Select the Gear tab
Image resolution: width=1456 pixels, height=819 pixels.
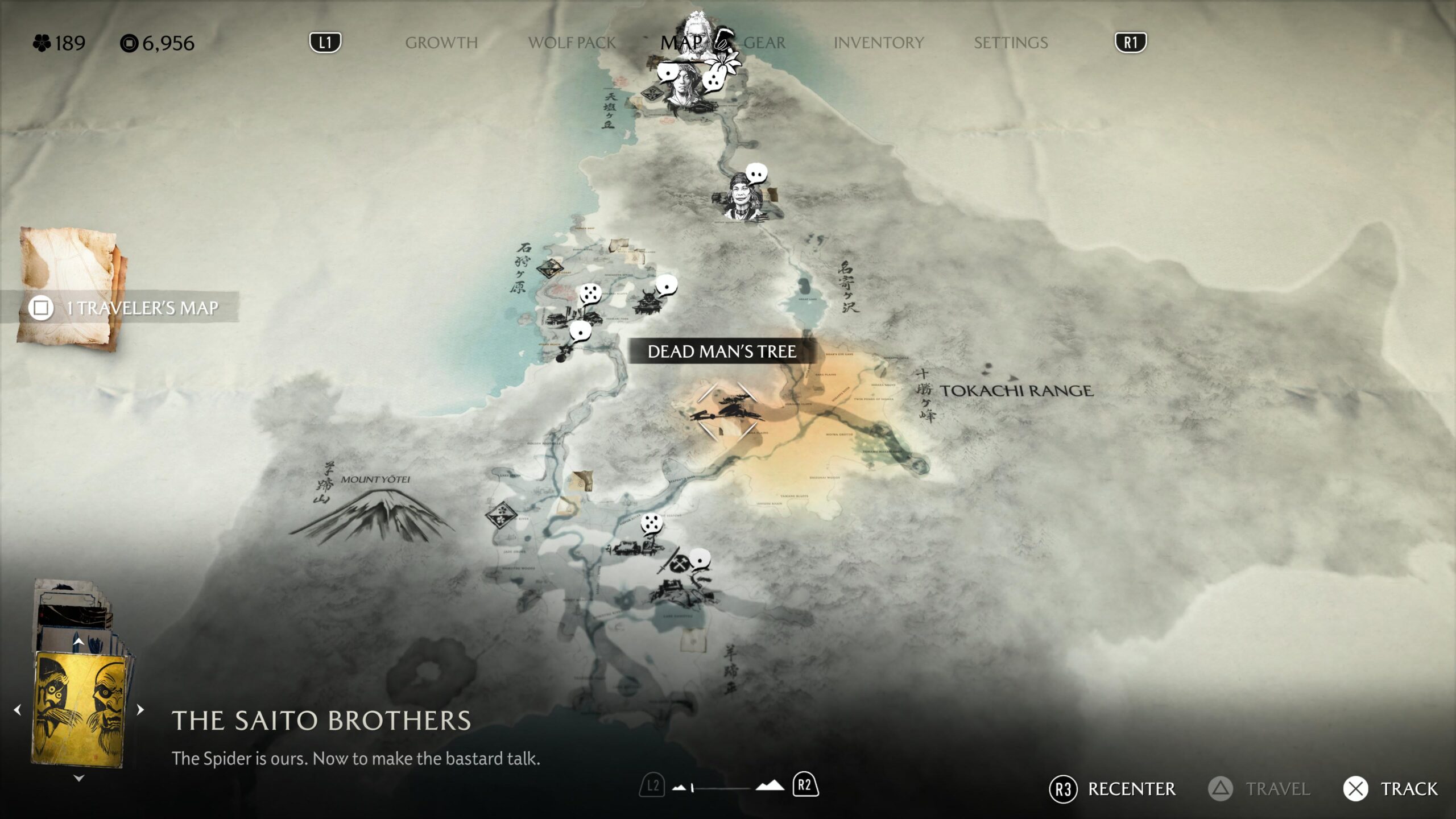pos(764,43)
